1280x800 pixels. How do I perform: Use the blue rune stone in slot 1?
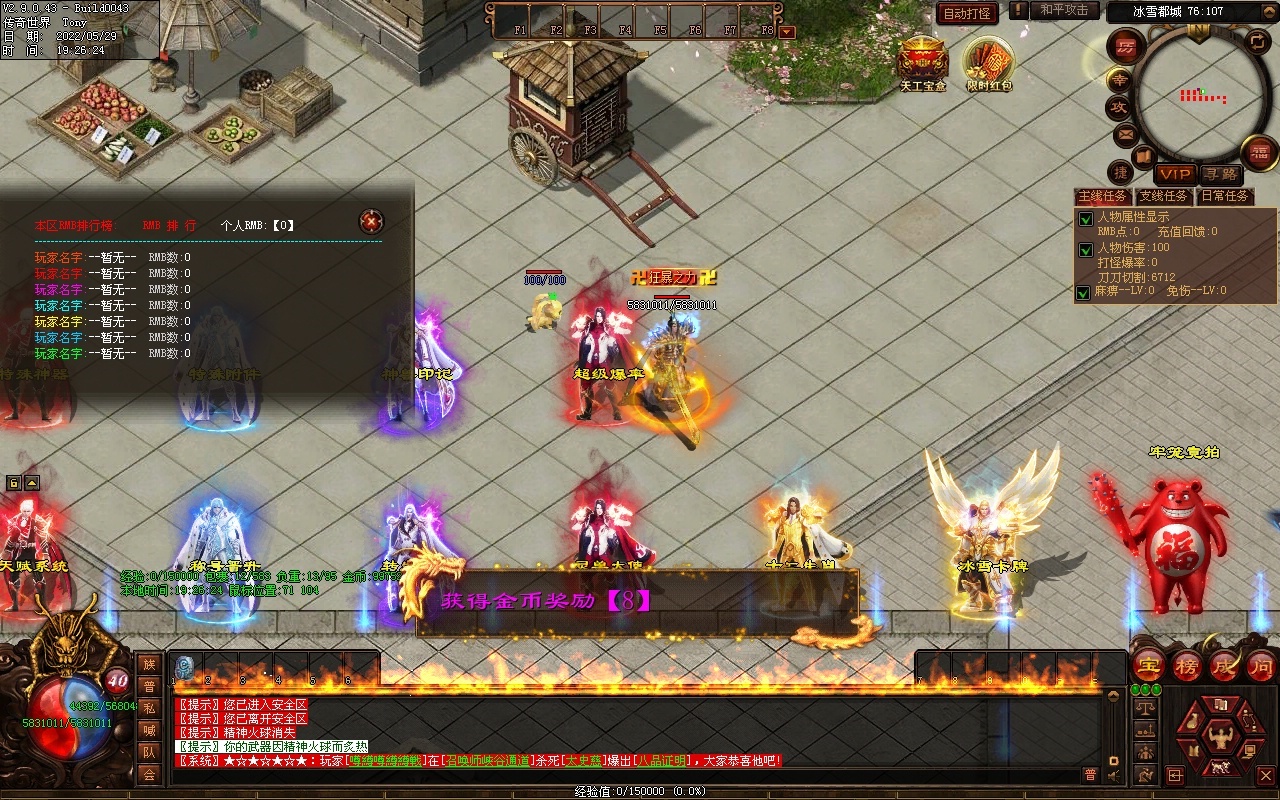click(185, 667)
